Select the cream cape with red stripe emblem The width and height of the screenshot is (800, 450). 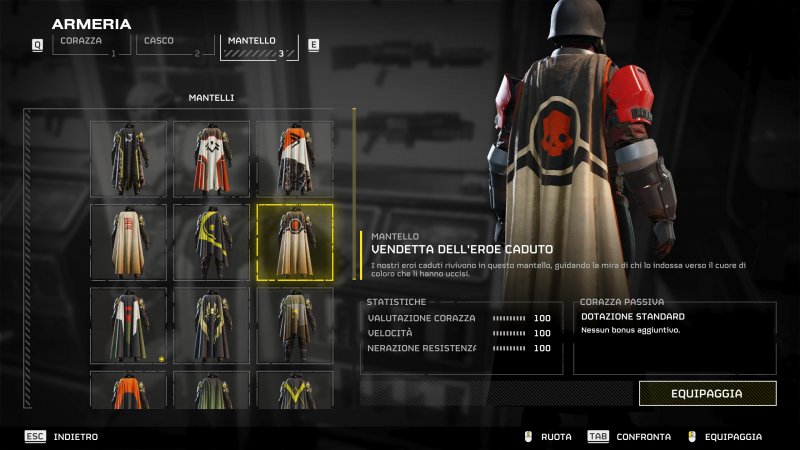(129, 242)
